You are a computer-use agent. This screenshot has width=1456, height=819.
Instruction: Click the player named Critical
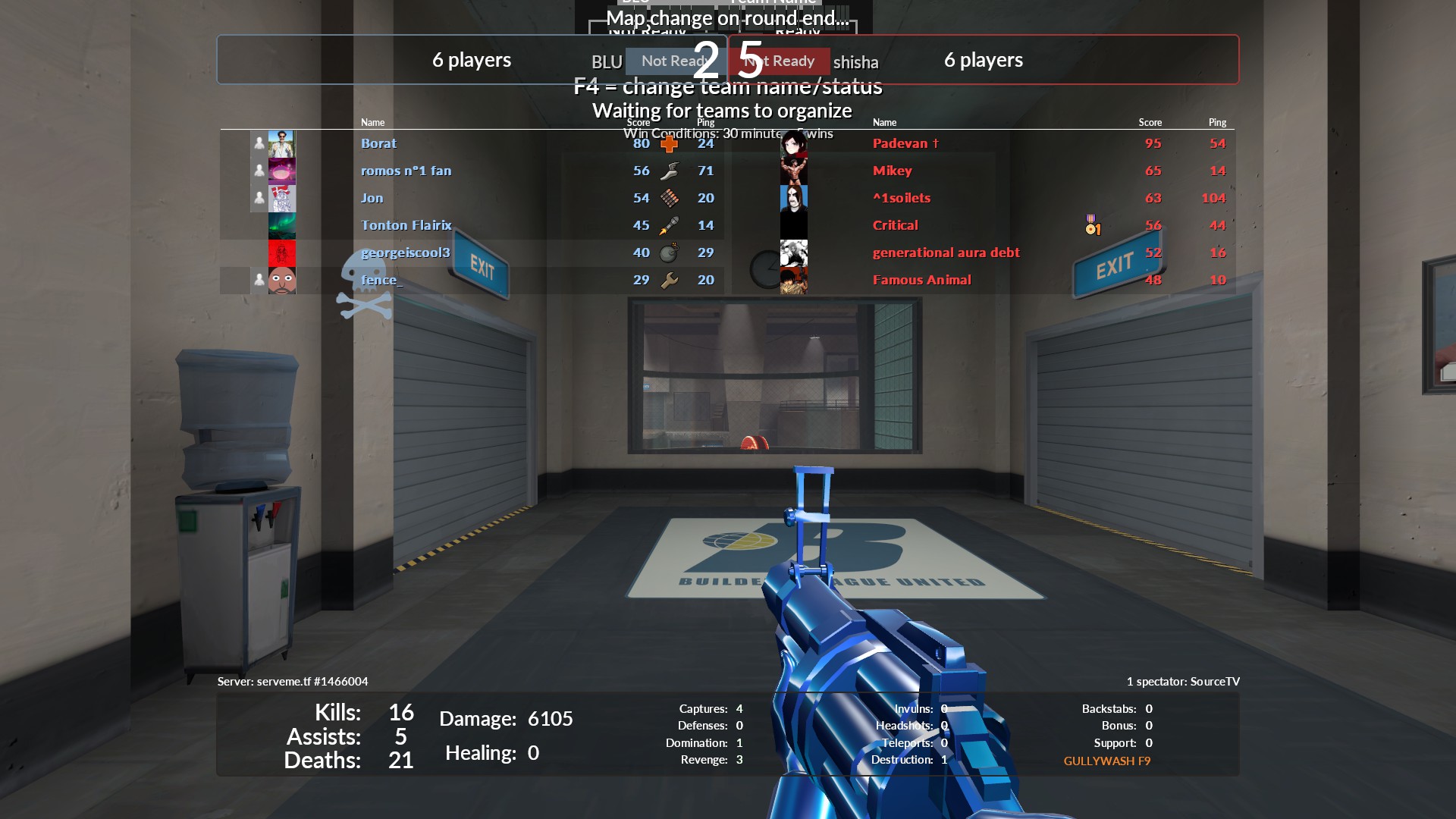click(895, 225)
